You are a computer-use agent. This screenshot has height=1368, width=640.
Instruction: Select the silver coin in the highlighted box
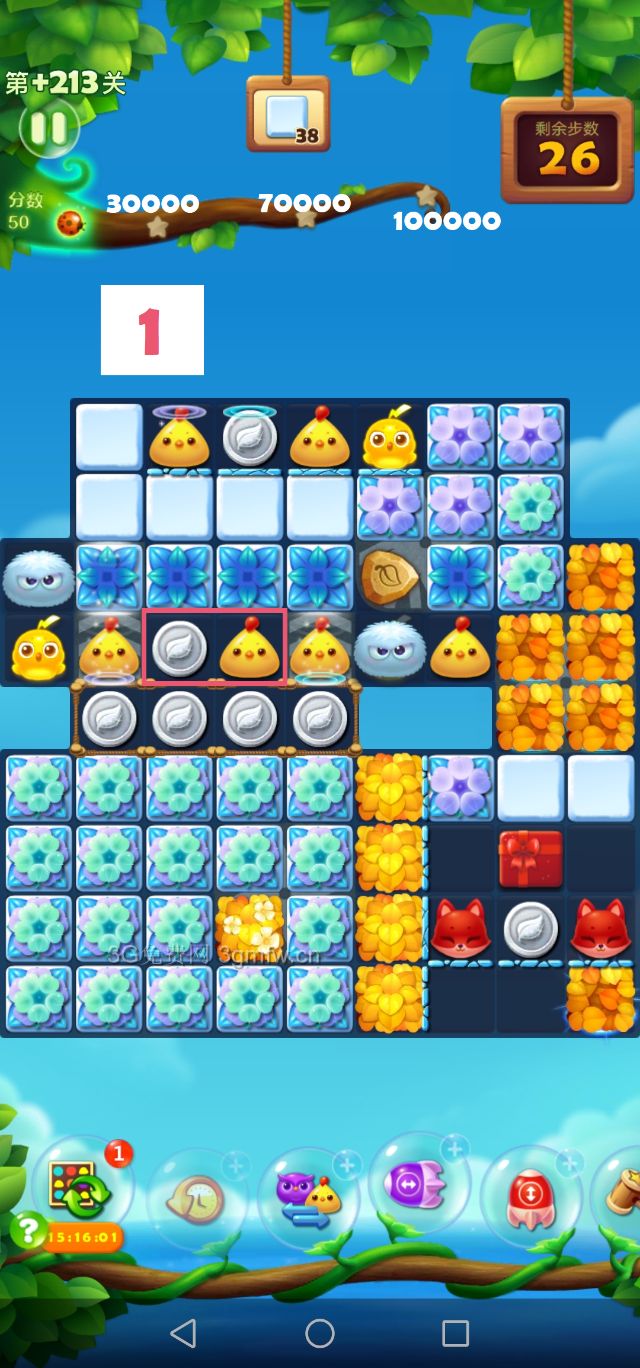(180, 648)
